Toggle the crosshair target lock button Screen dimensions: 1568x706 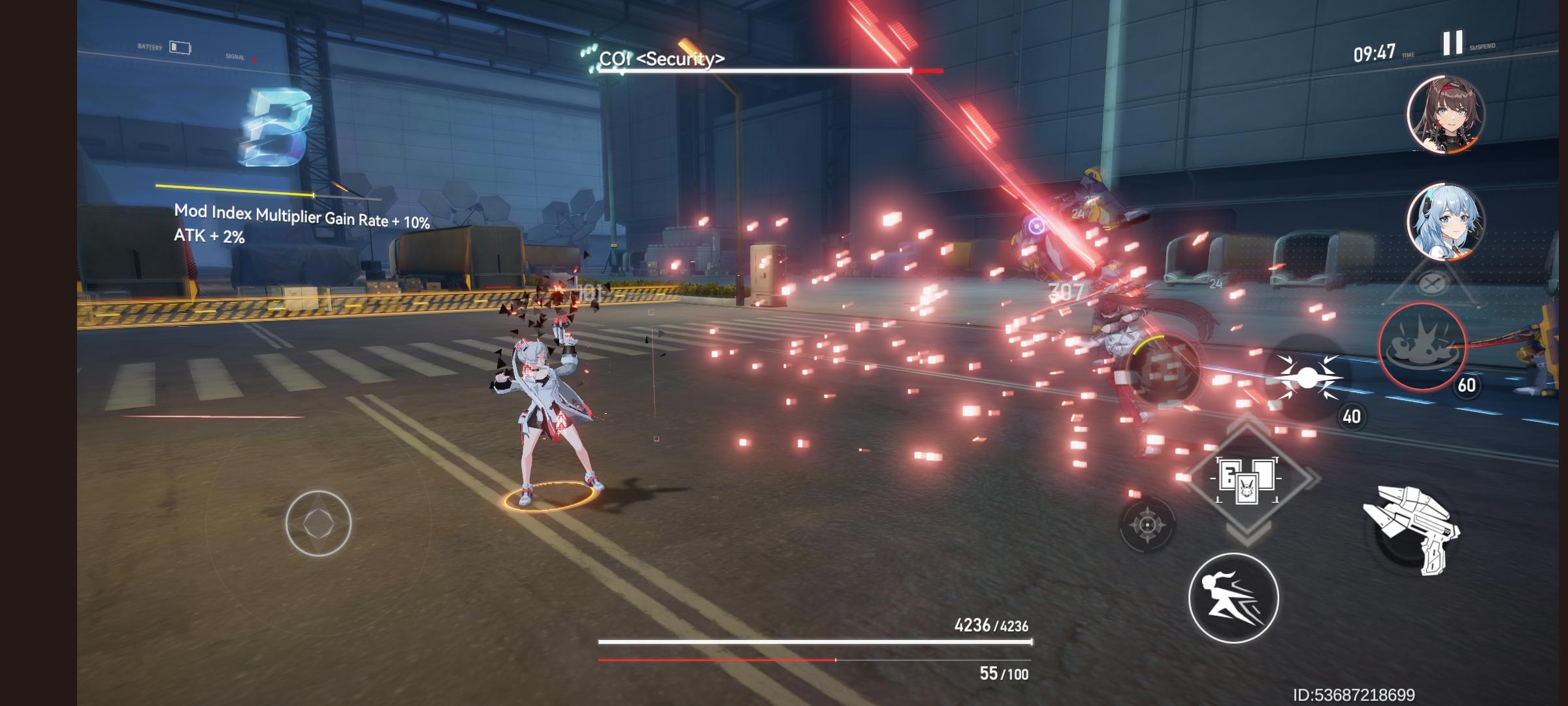click(x=1147, y=524)
